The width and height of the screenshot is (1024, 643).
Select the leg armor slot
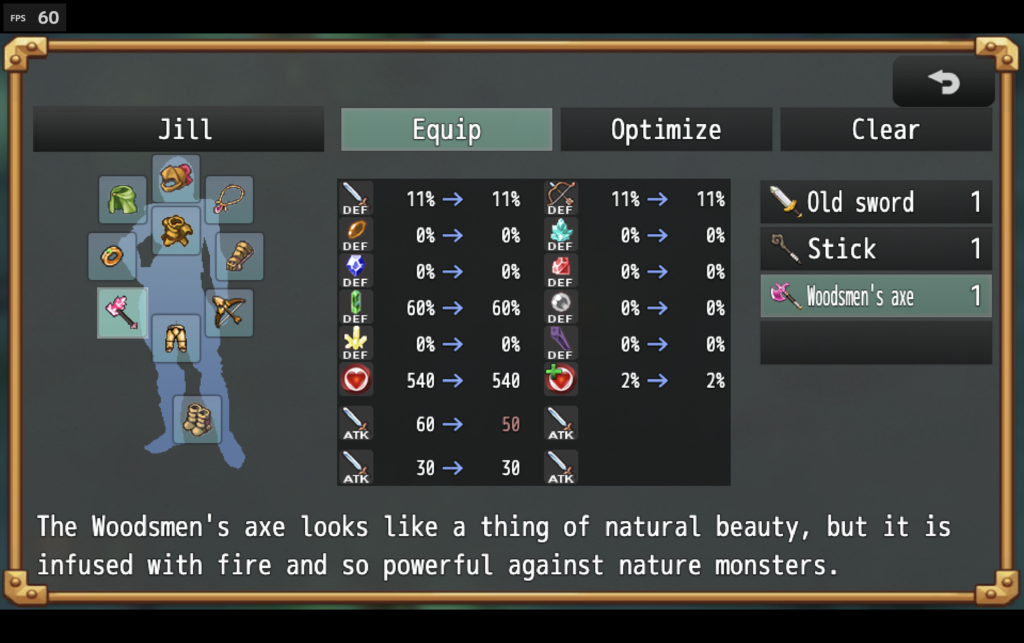tap(176, 338)
